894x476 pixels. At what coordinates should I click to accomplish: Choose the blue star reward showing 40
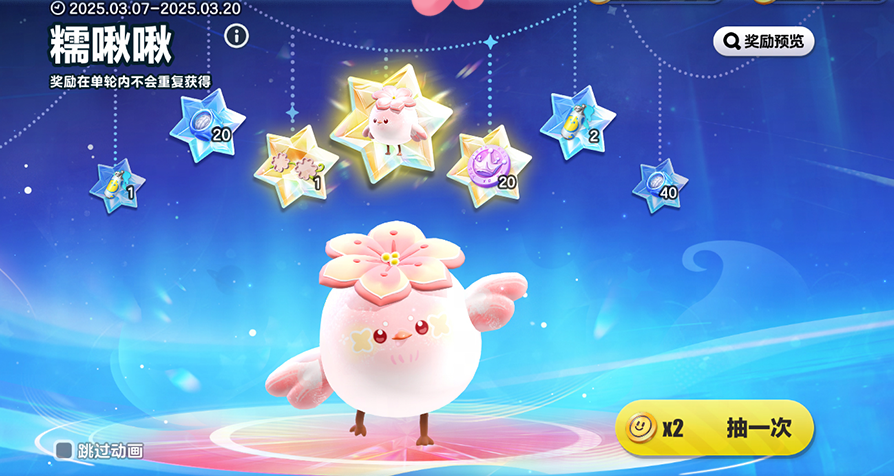tap(659, 184)
